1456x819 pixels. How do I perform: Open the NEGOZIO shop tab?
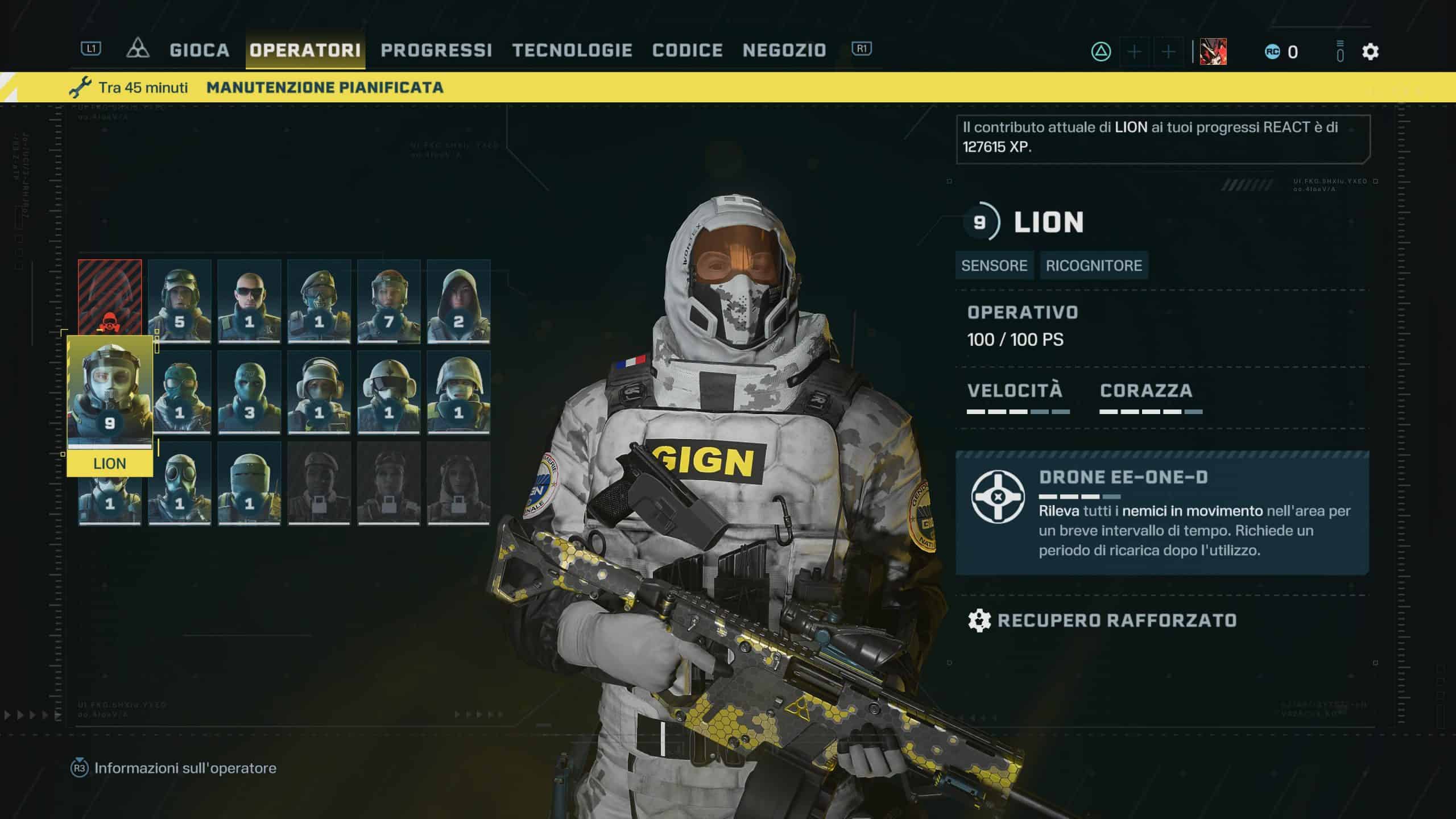click(x=784, y=51)
